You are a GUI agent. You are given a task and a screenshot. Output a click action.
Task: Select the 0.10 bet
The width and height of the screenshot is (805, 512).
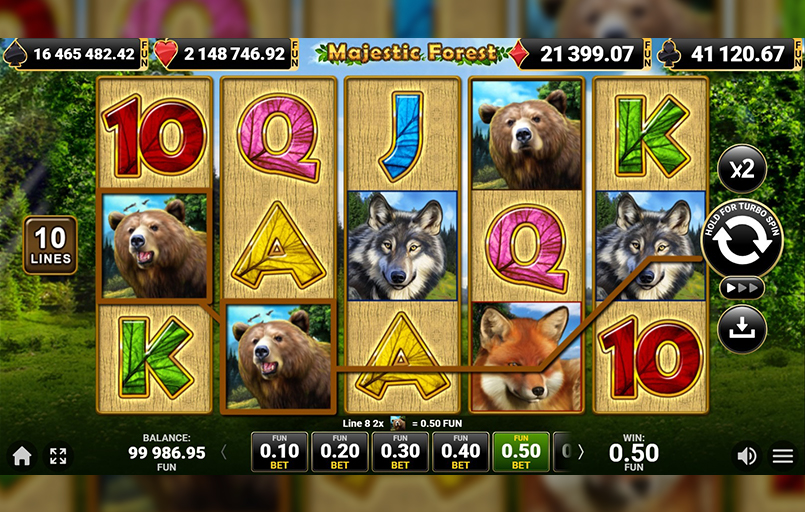click(x=279, y=452)
